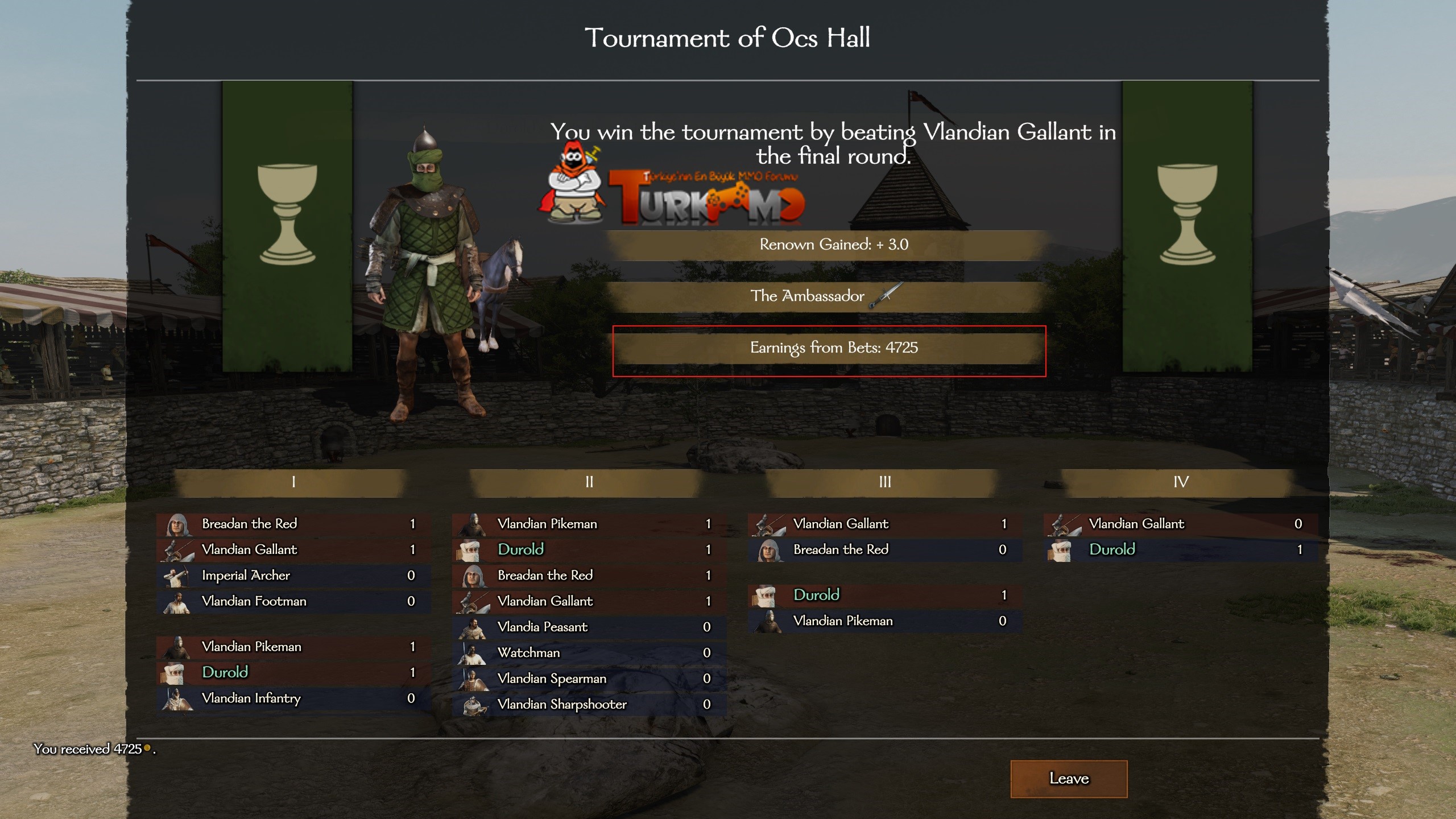Choose the Vlandian Footman participant row
This screenshot has width=1456, height=819.
293,601
